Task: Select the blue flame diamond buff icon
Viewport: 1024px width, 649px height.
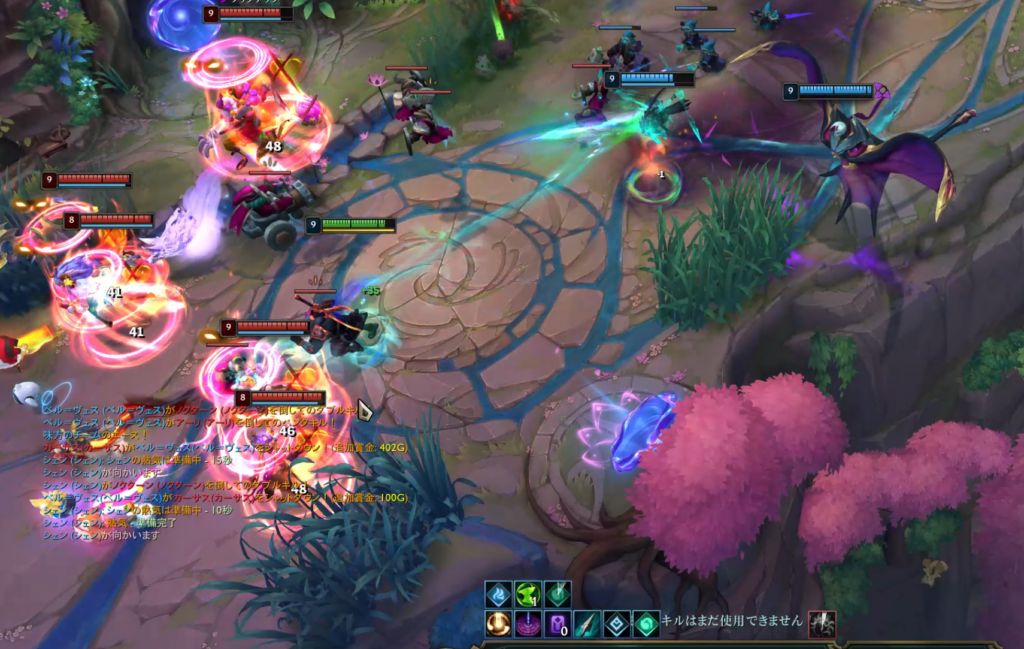Action: pos(498,595)
